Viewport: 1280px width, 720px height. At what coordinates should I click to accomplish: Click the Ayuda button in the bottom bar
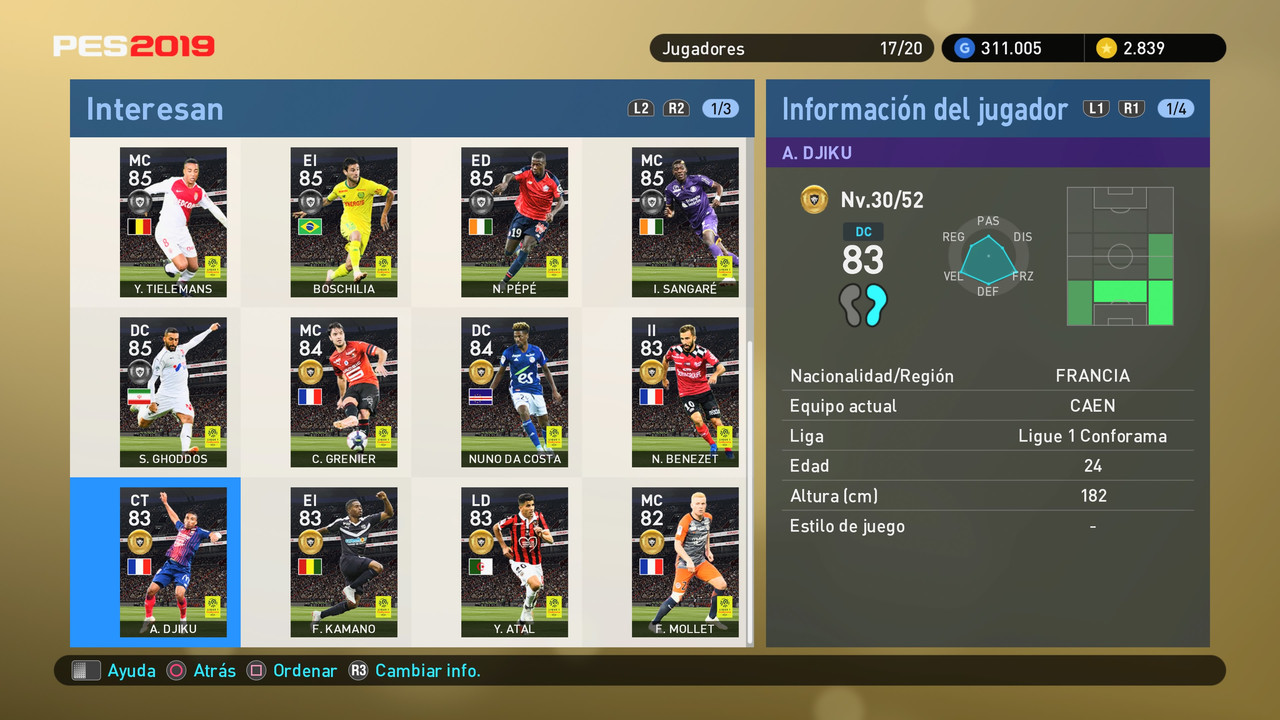[128, 671]
